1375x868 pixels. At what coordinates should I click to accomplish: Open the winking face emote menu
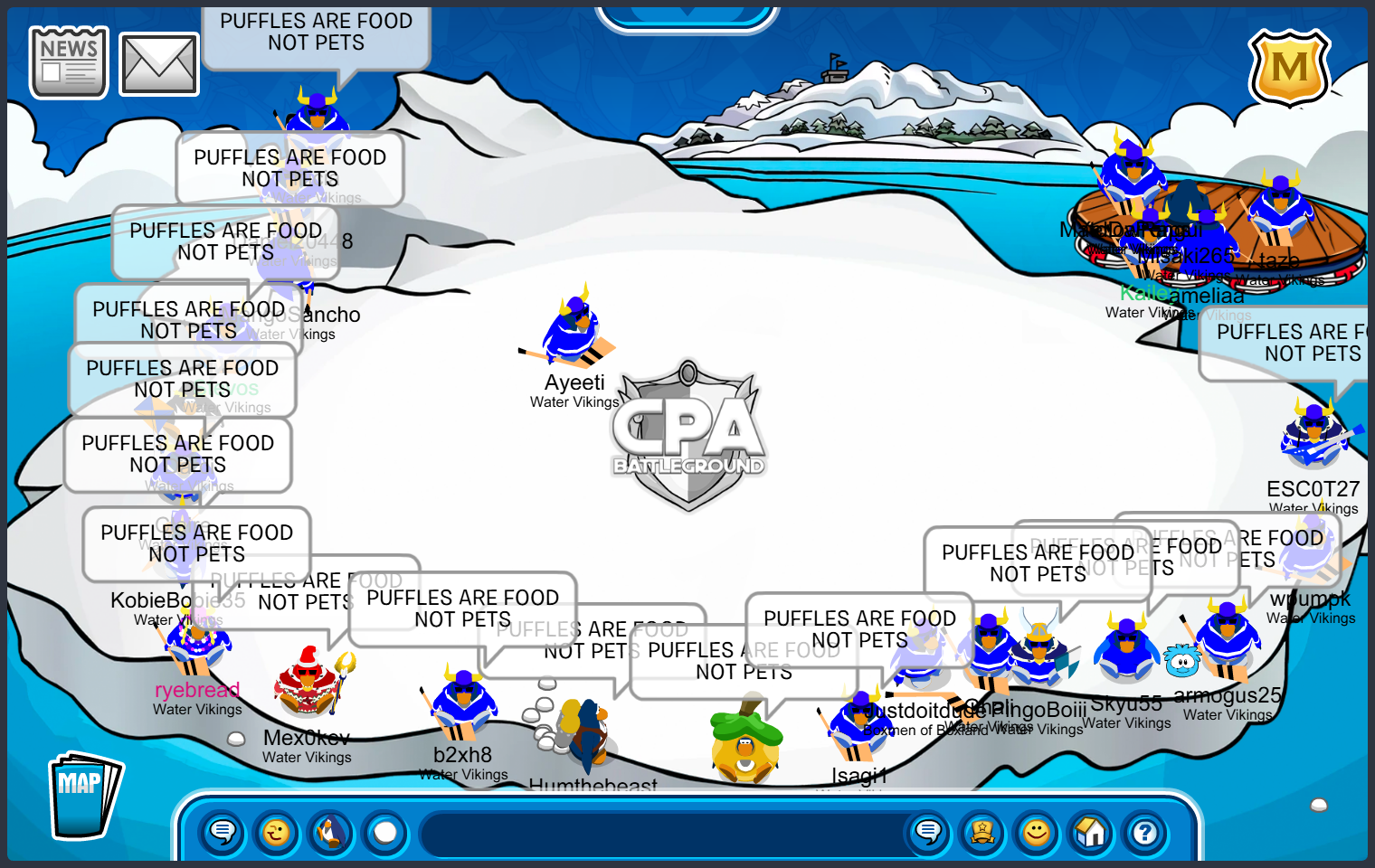pos(277,831)
